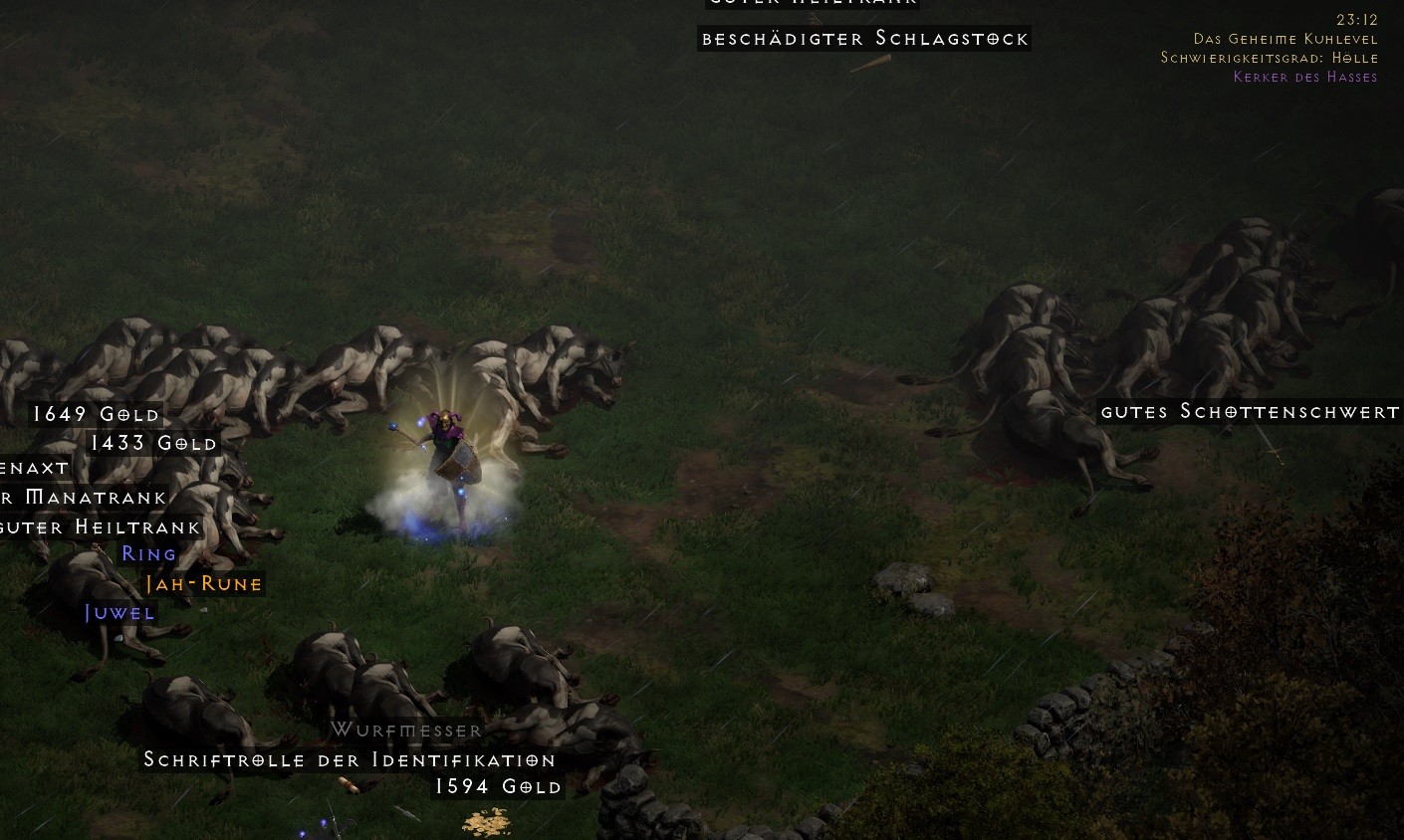Click the knife sprite under the gold label
The width and height of the screenshot is (1404, 840).
coord(406,813)
